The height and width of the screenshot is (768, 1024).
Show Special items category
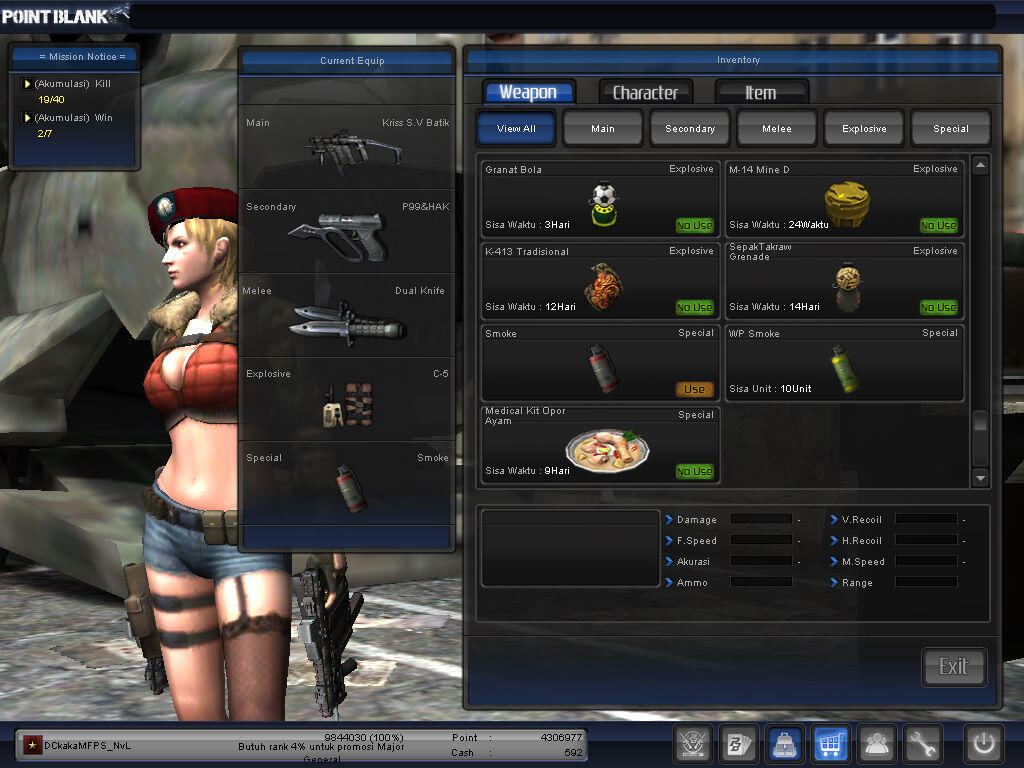click(950, 128)
